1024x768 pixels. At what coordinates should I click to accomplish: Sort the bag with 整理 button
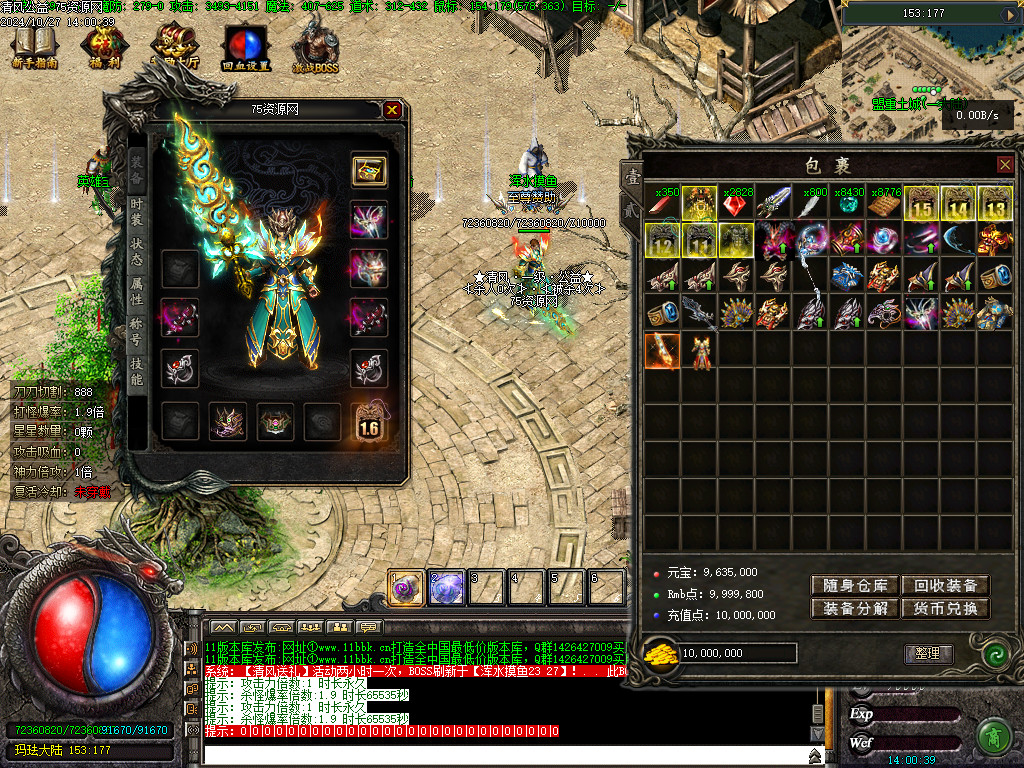[x=928, y=653]
